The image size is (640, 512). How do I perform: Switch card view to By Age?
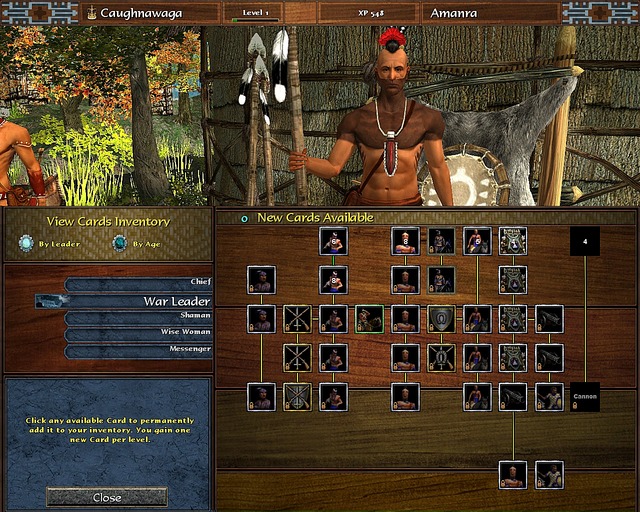[120, 243]
